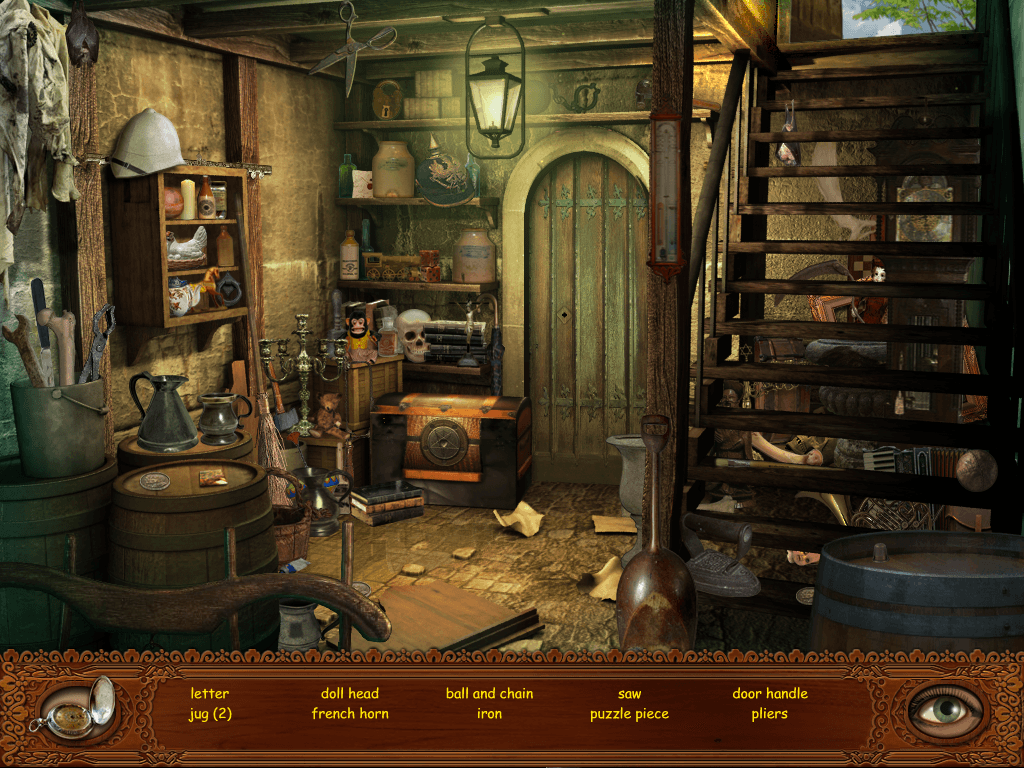Viewport: 1024px width, 768px height.
Task: Click the eye hint button
Action: tap(944, 710)
